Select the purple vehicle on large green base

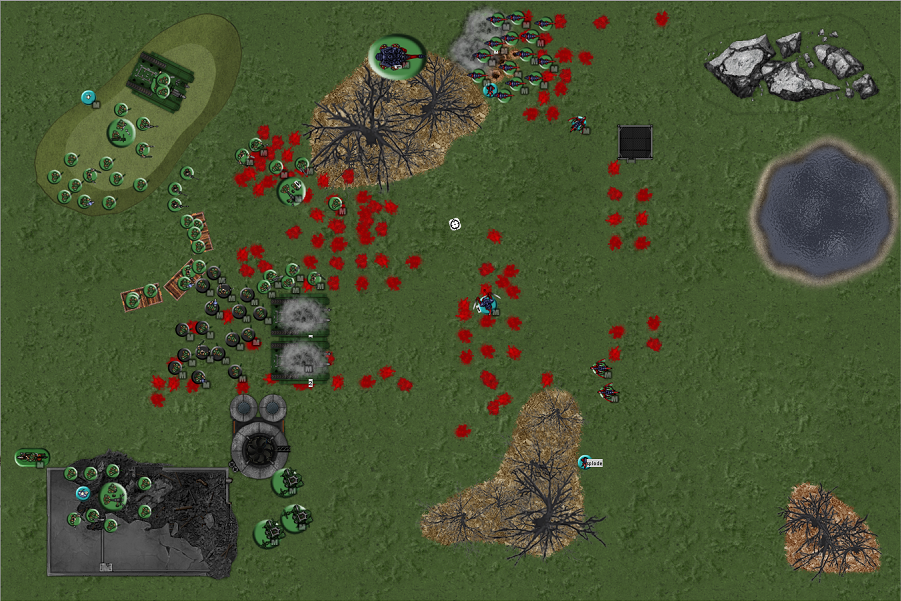pos(397,56)
